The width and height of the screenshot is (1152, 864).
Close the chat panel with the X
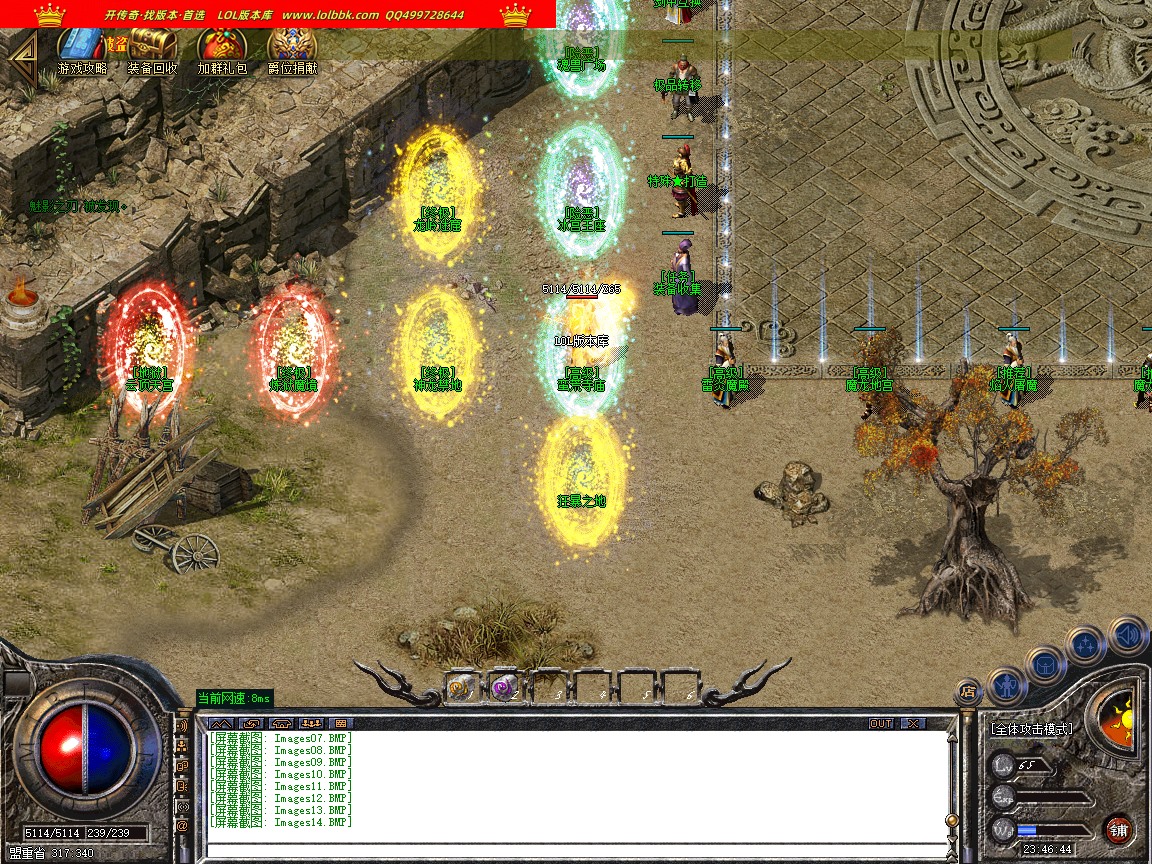tap(912, 723)
